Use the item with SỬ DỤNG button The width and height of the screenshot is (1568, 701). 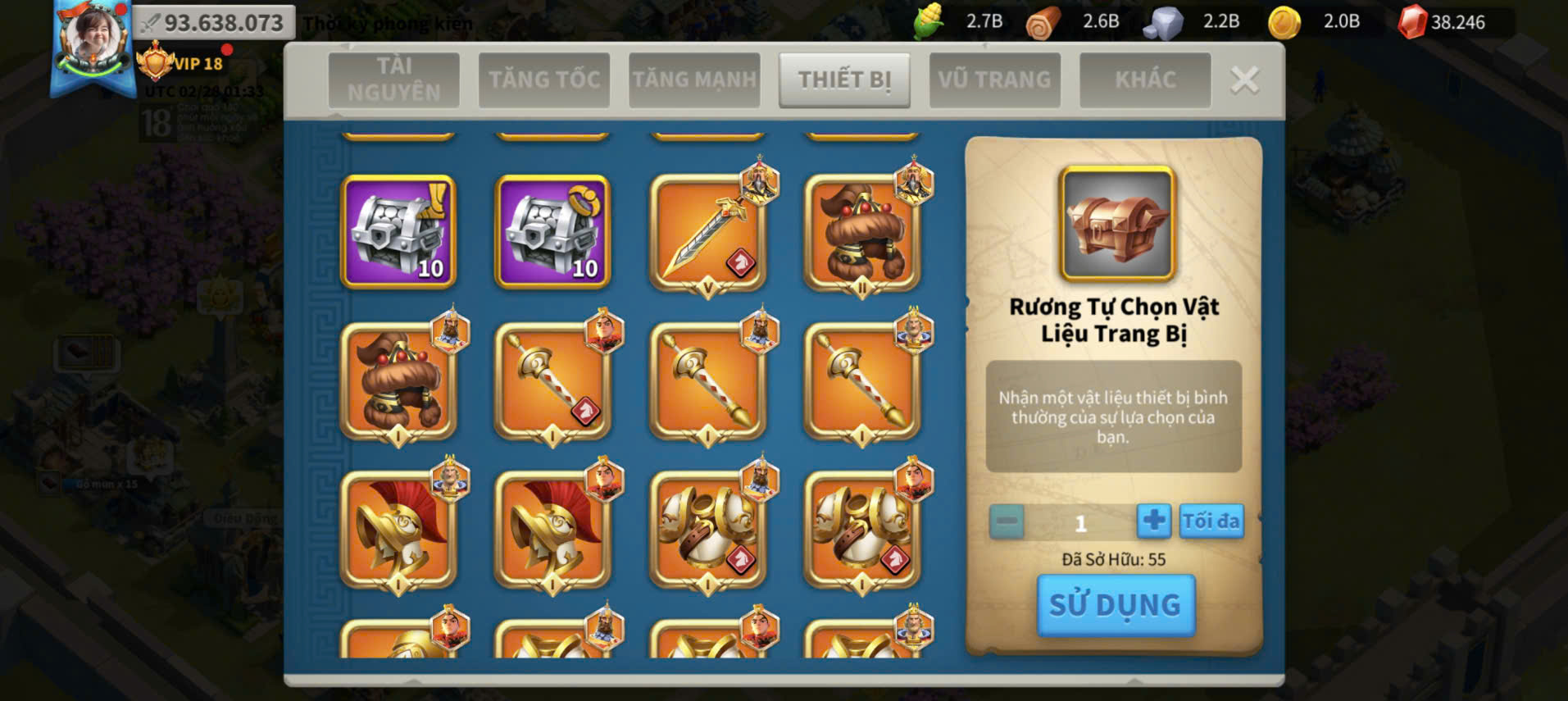(1116, 605)
